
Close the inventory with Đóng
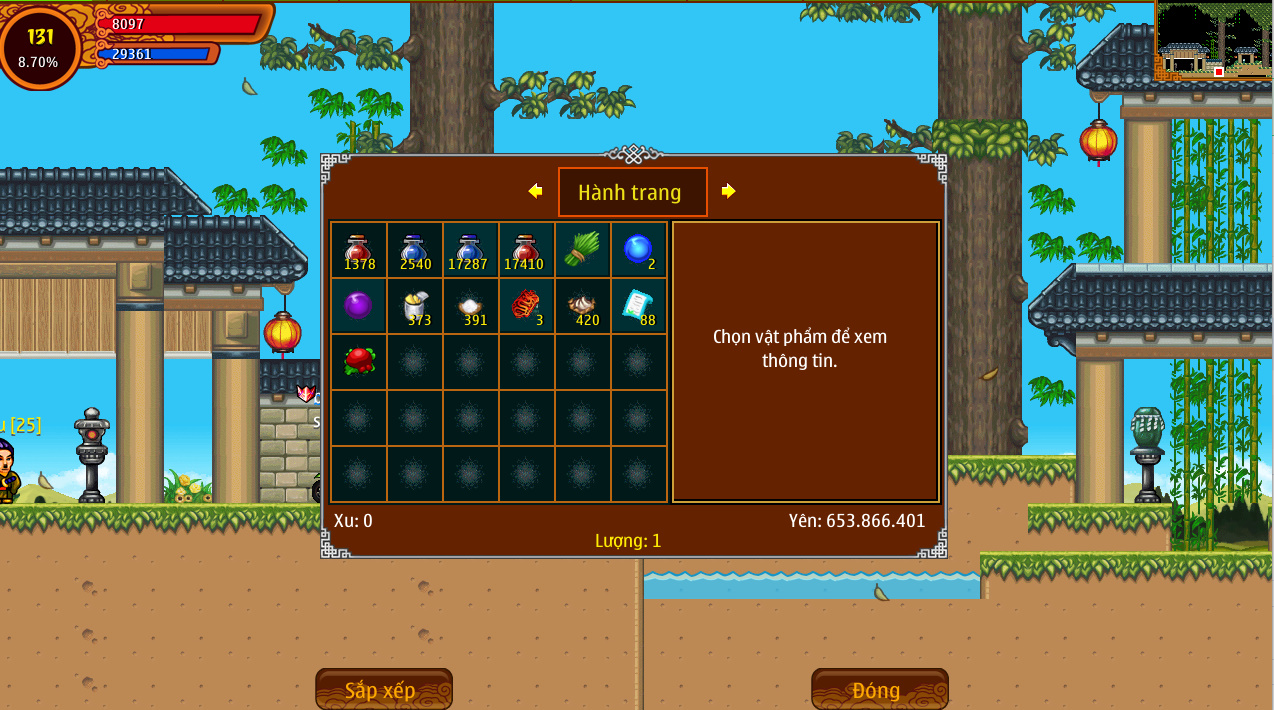point(879,690)
